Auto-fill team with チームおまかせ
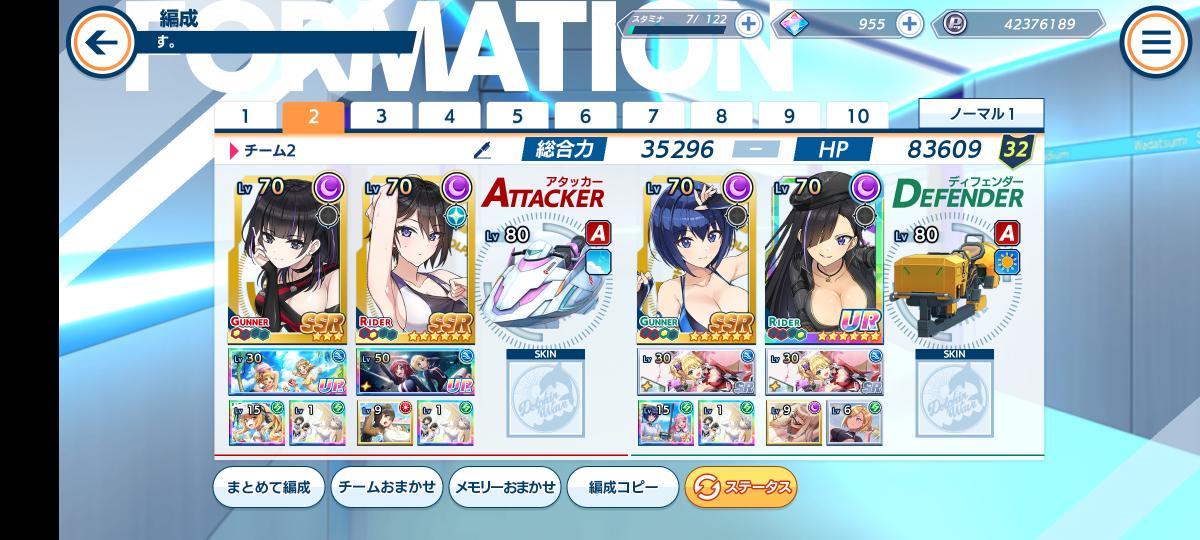This screenshot has height=540, width=1200. click(x=386, y=487)
